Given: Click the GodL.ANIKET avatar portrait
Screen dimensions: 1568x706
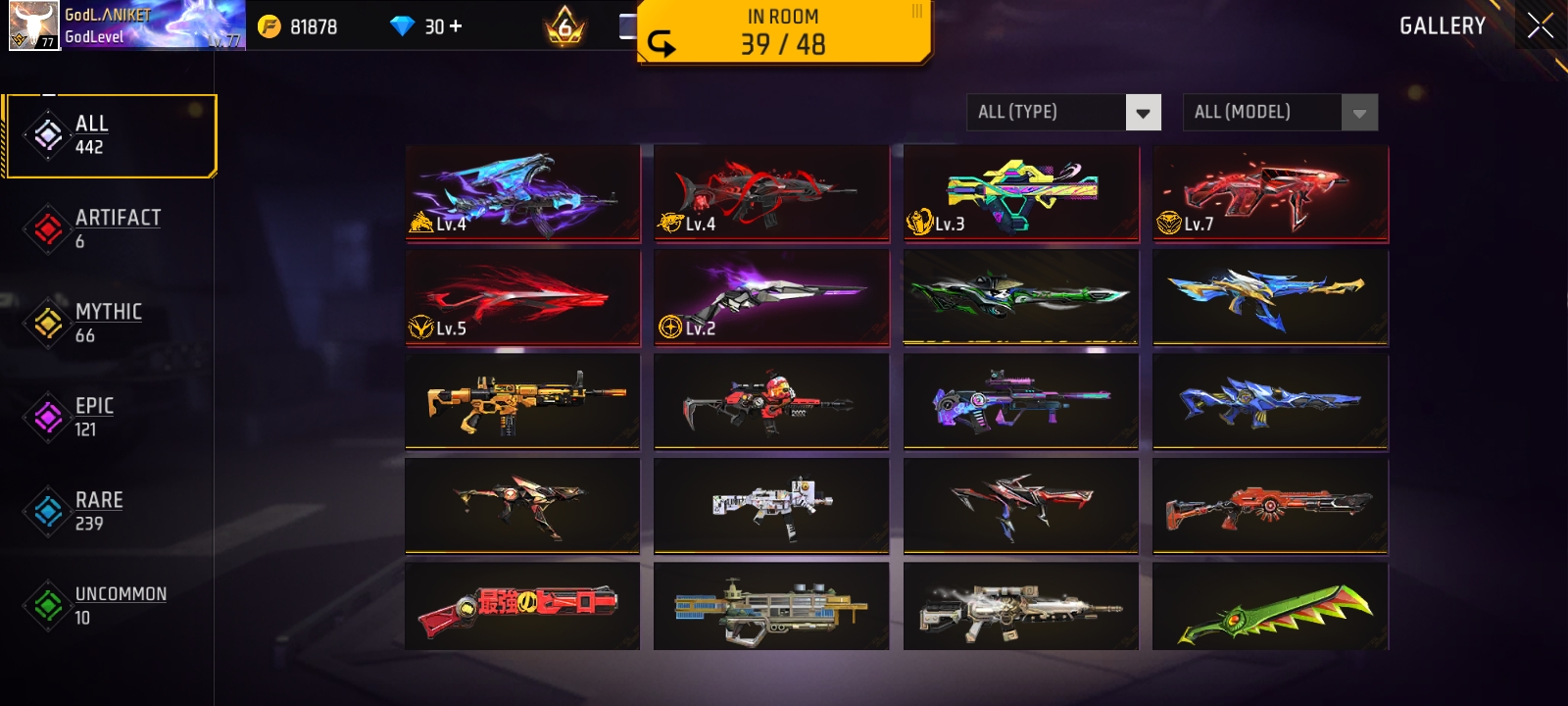Looking at the screenshot, I should pos(33,26).
